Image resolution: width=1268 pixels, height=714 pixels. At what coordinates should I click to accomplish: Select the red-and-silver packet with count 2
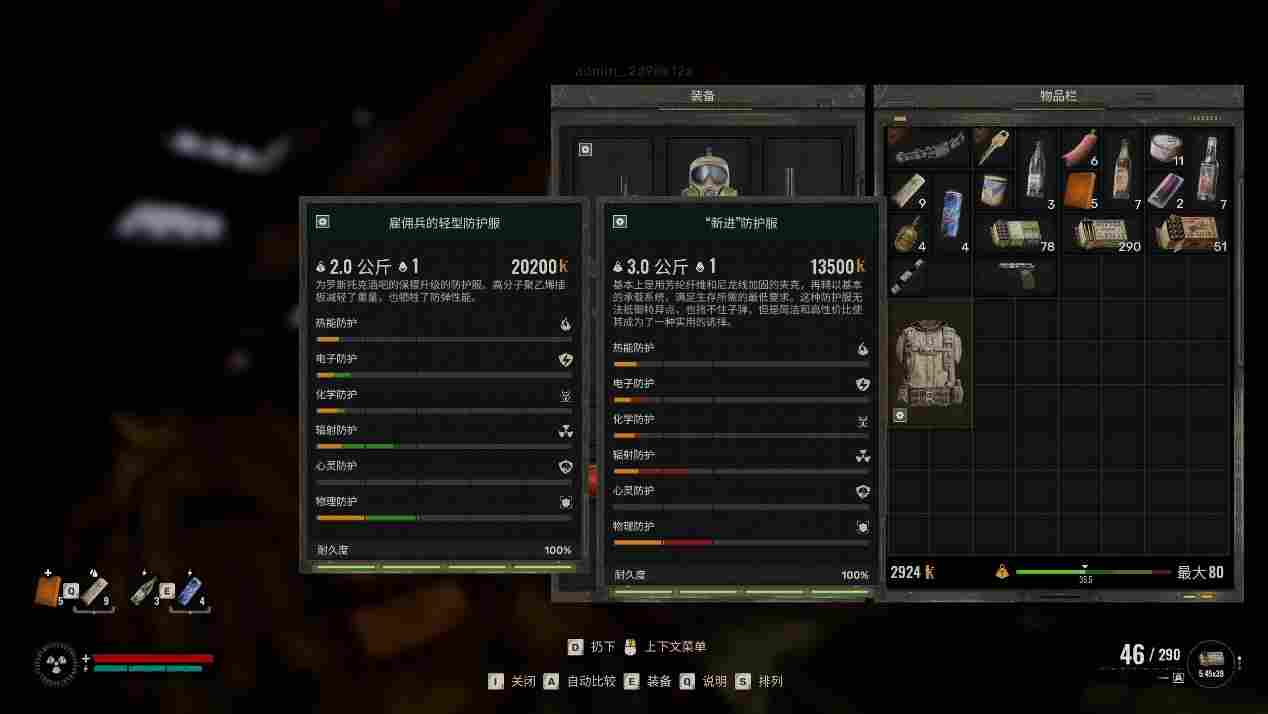point(1165,190)
